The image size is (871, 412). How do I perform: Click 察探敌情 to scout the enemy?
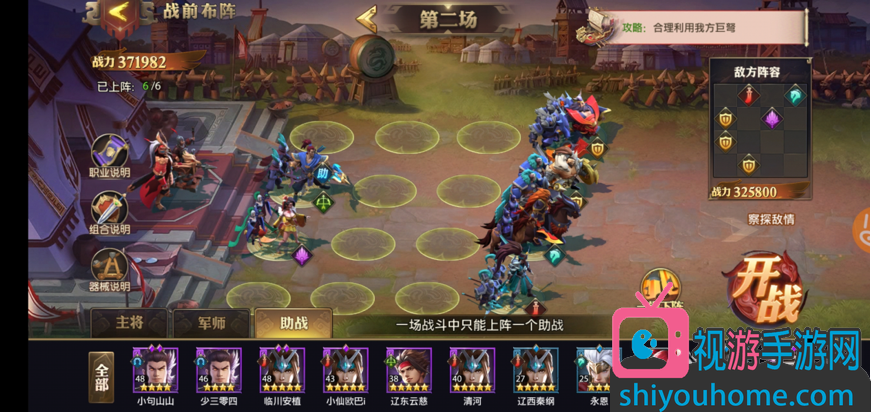pos(771,219)
